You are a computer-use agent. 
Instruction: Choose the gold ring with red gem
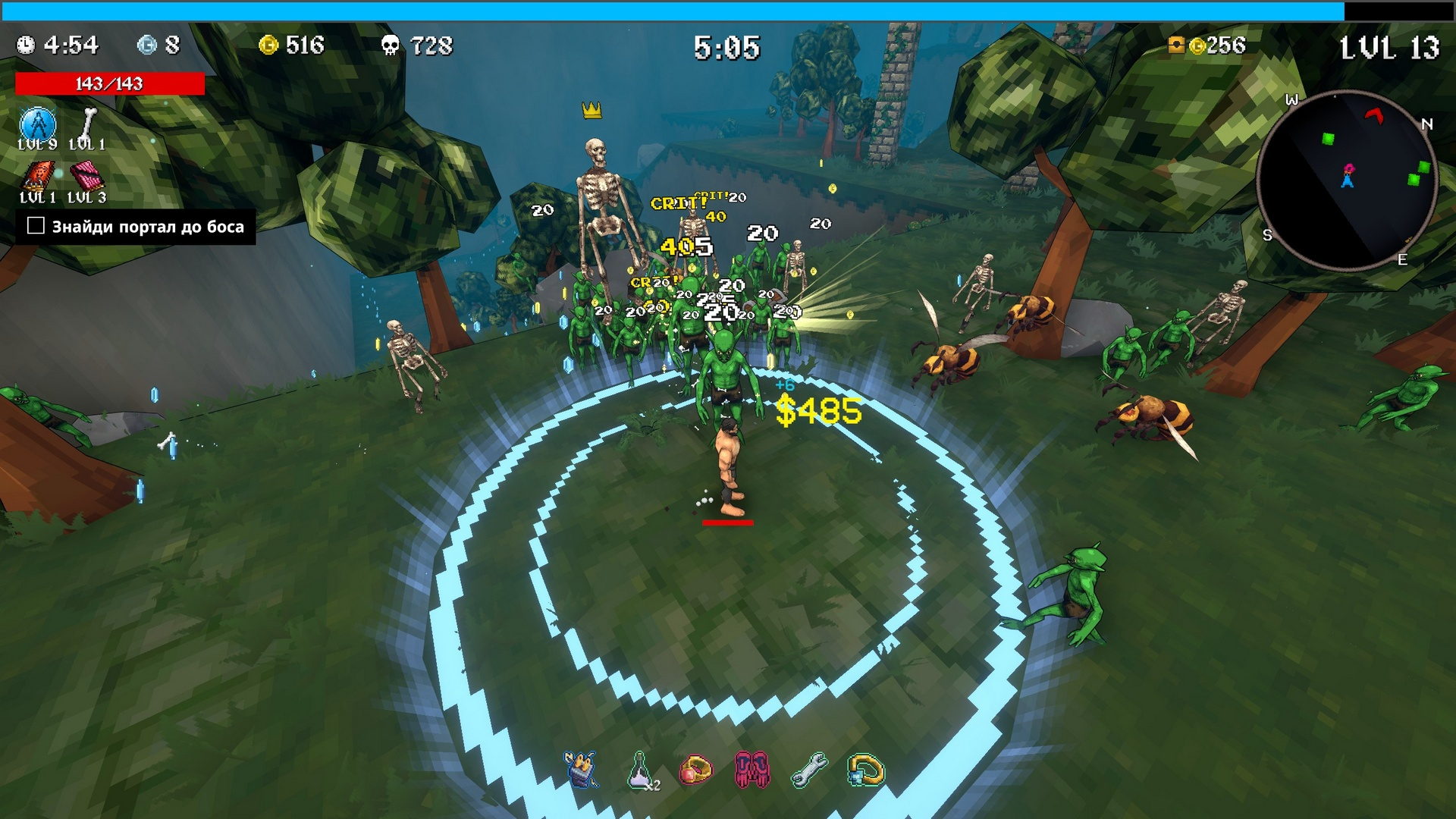coord(695,770)
